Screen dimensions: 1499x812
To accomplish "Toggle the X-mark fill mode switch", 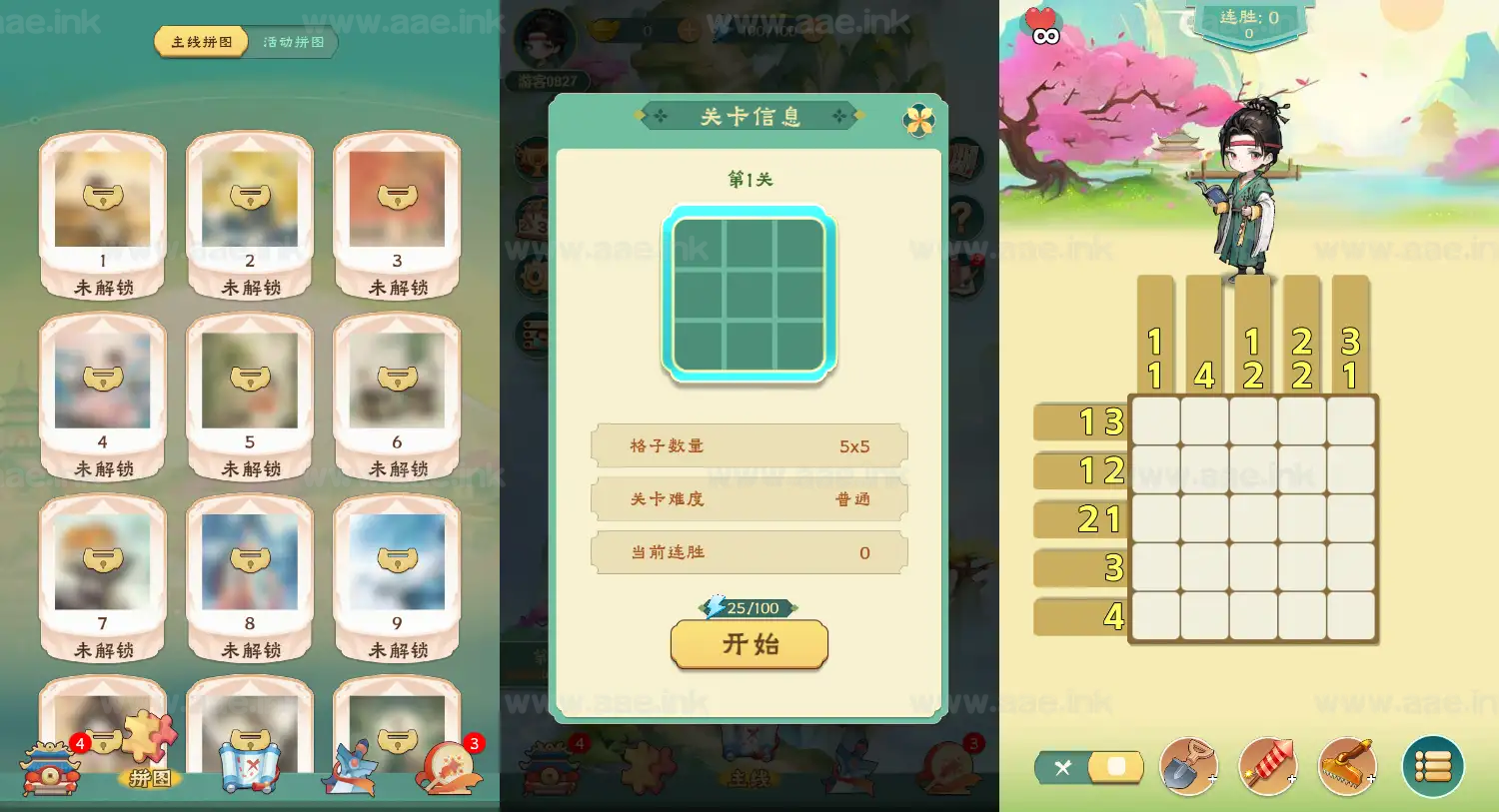I will click(1088, 767).
